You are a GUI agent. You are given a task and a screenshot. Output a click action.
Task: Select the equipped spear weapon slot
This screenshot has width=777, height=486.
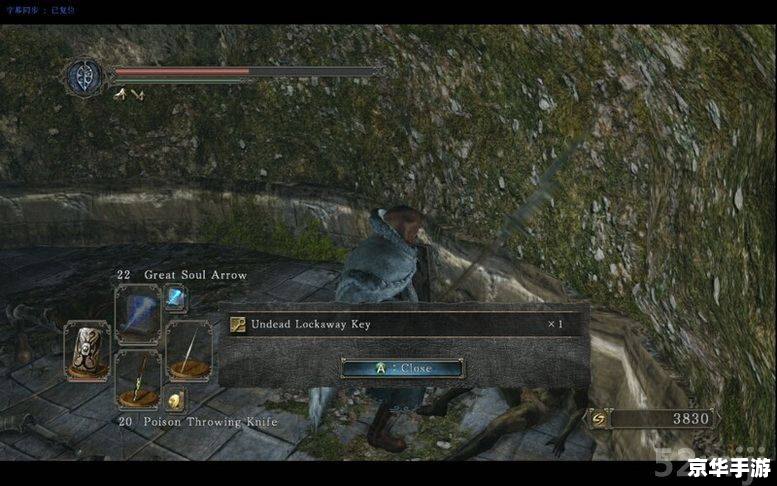187,350
